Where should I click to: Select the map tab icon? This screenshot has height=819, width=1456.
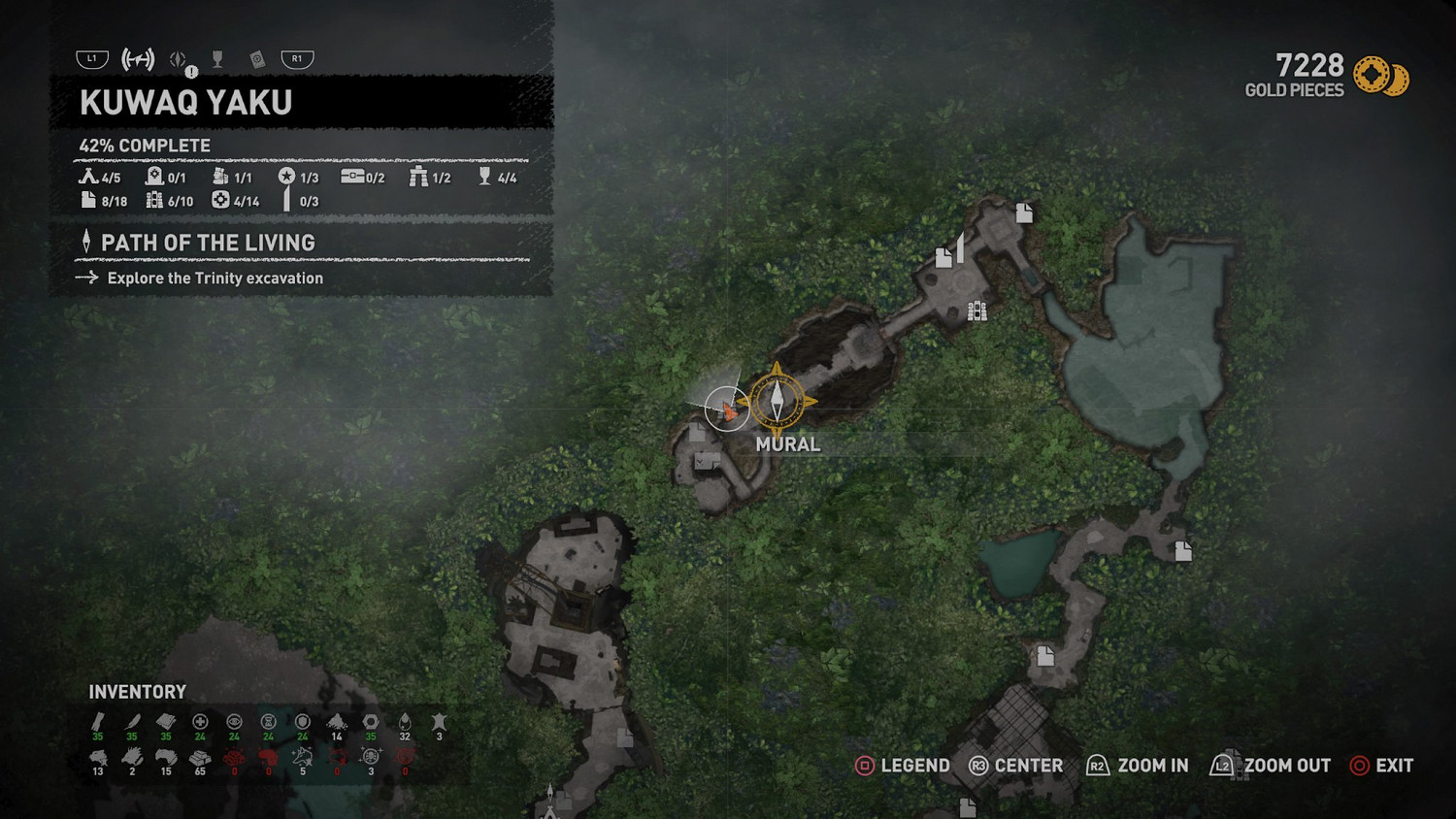(138, 59)
